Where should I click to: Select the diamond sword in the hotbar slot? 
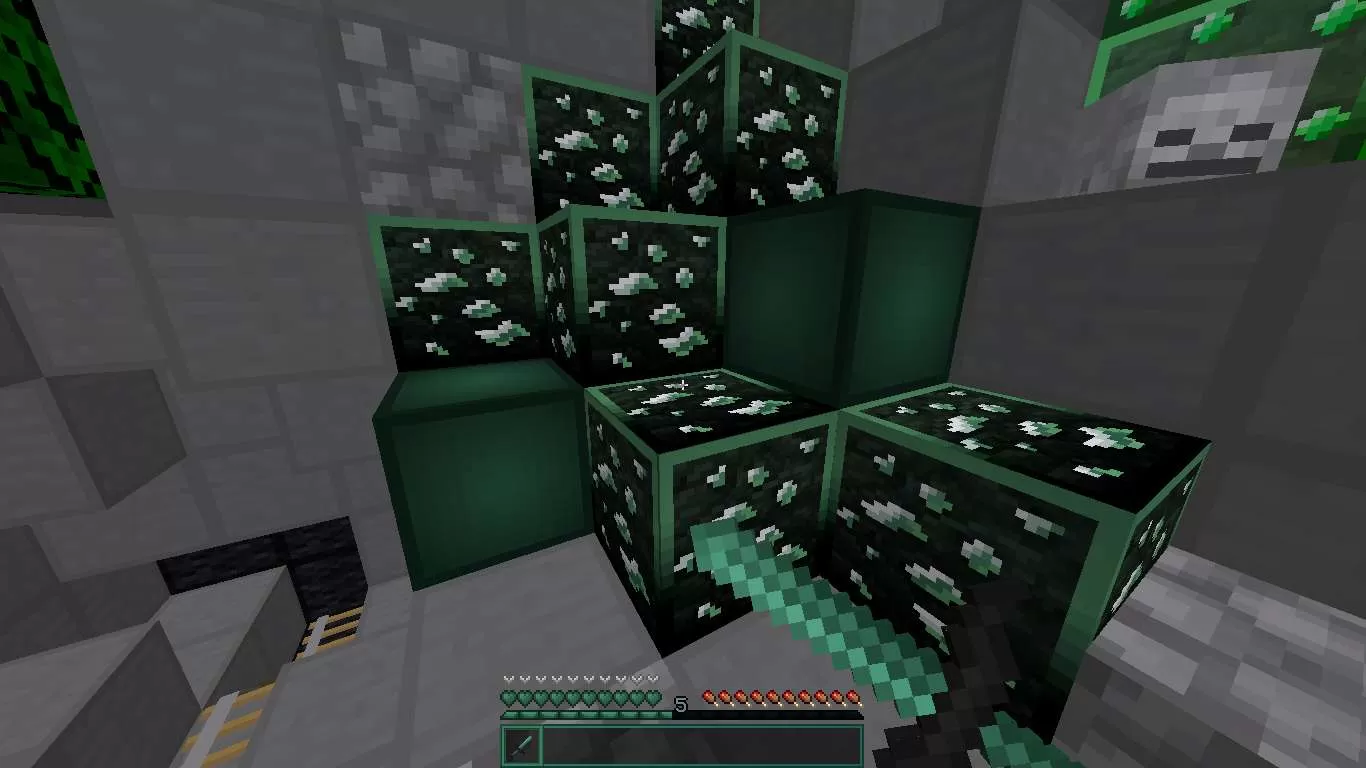click(520, 744)
